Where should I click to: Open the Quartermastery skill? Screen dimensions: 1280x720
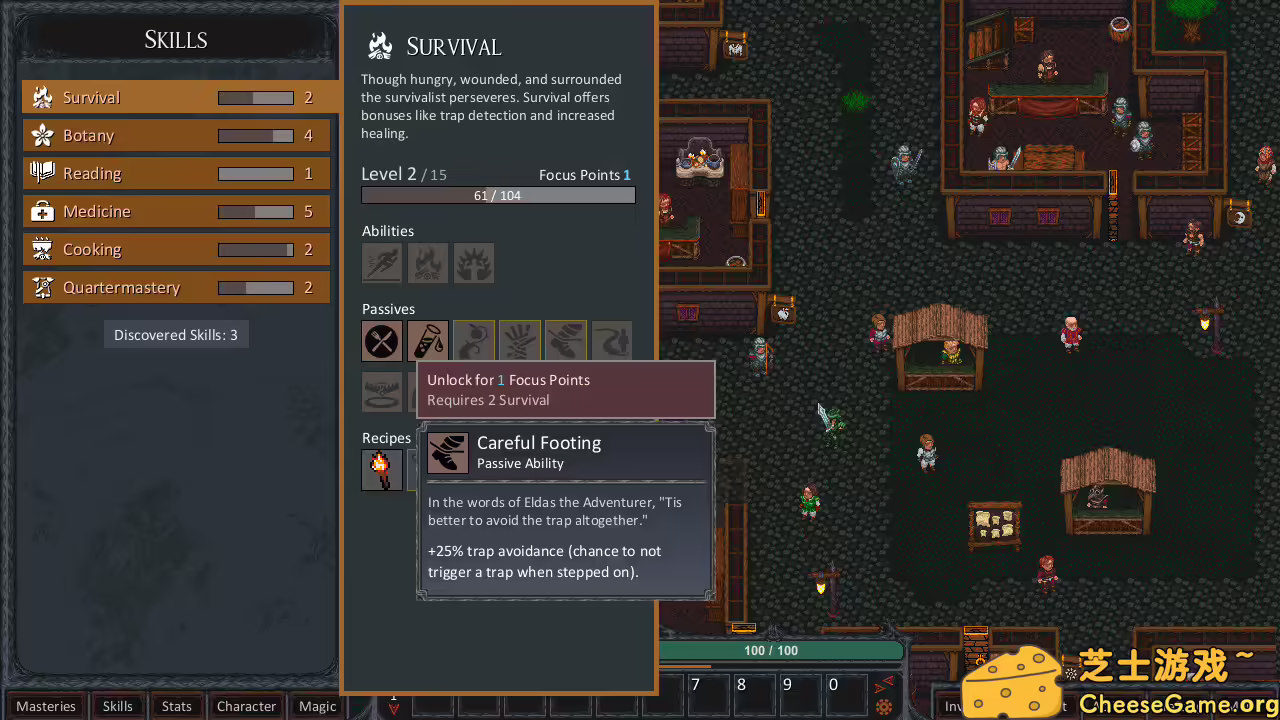175,287
